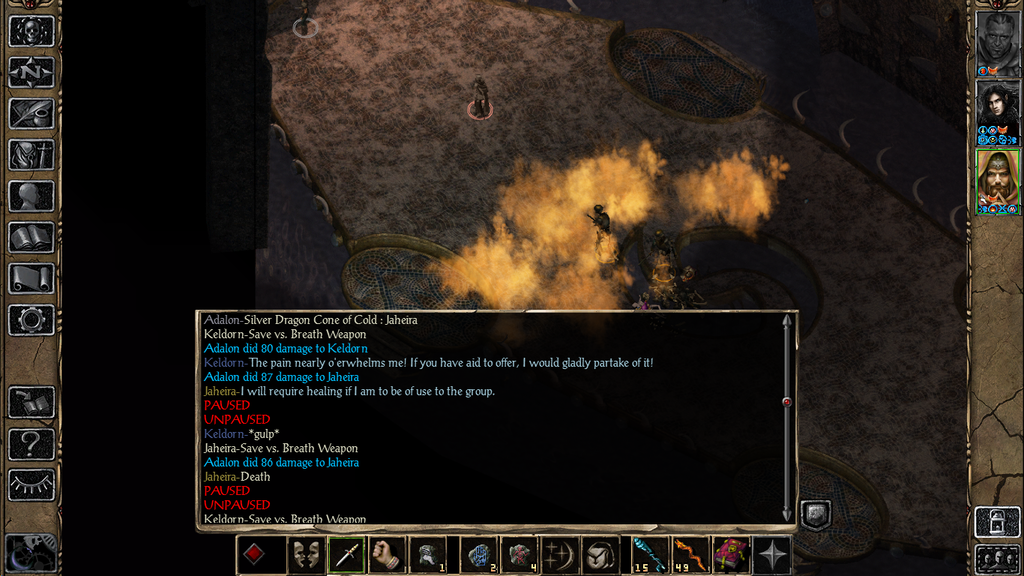Open the priest scroll button

[31, 278]
